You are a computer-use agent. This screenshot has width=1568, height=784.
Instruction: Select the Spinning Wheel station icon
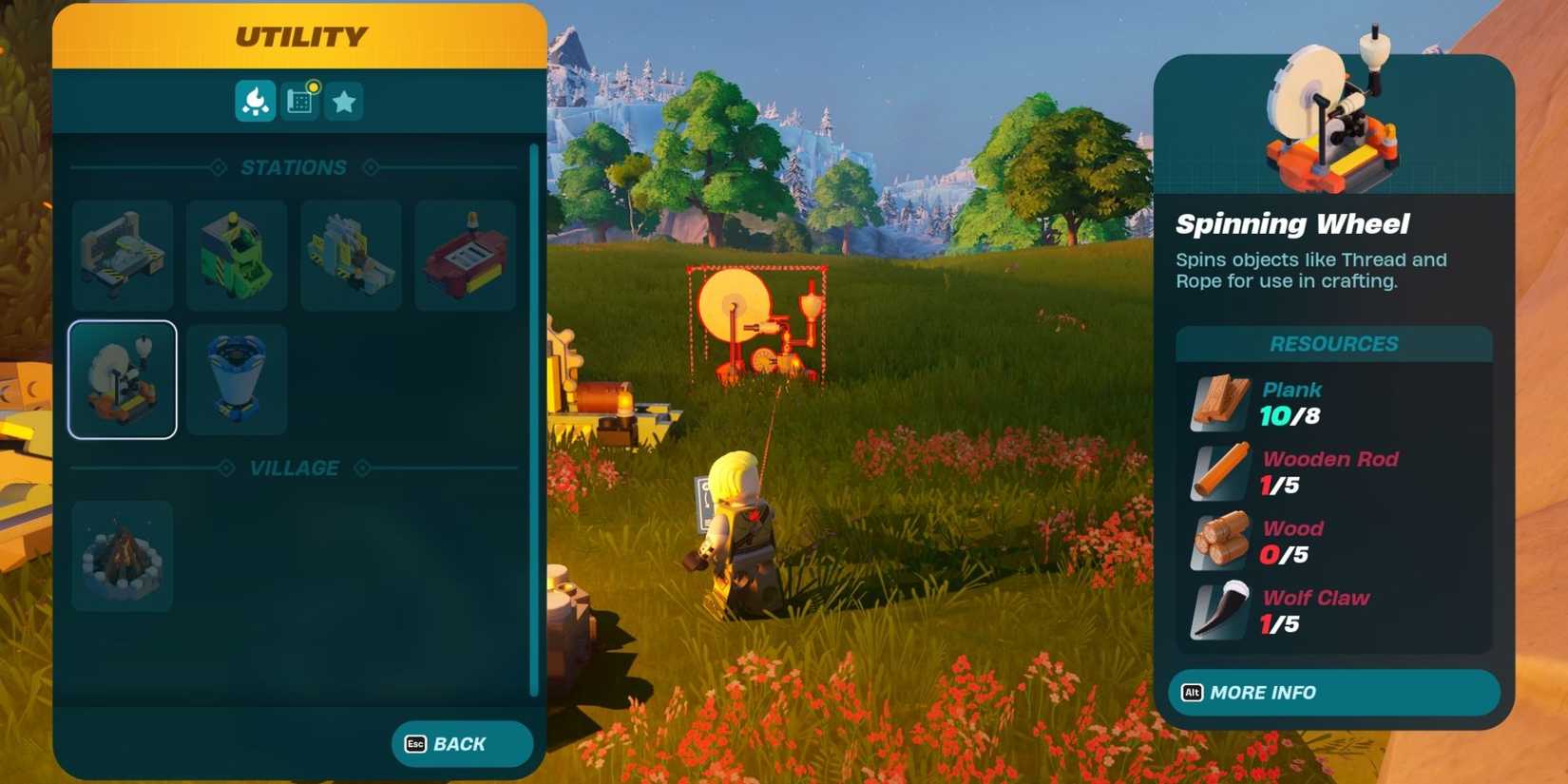[x=122, y=379]
